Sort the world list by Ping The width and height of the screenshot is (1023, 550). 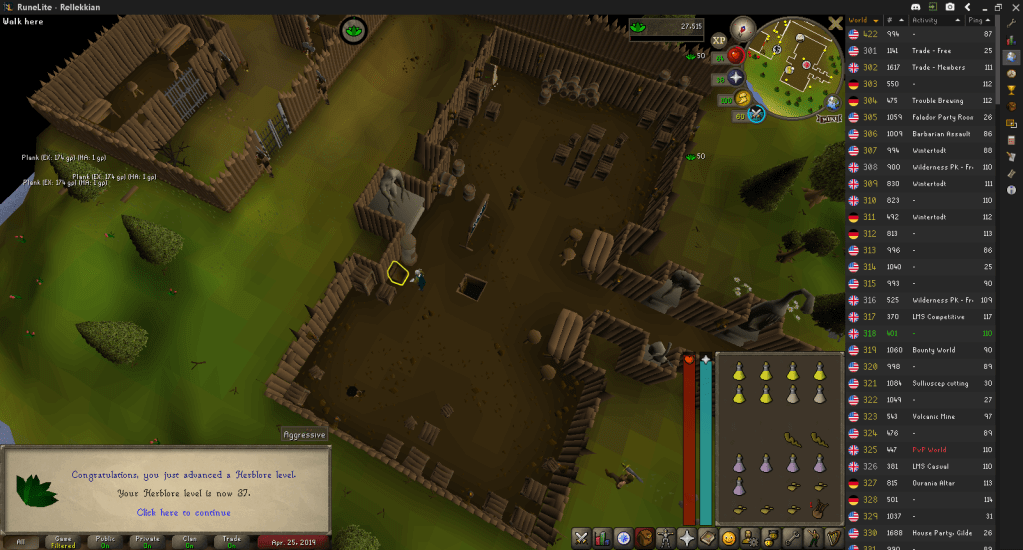click(975, 19)
